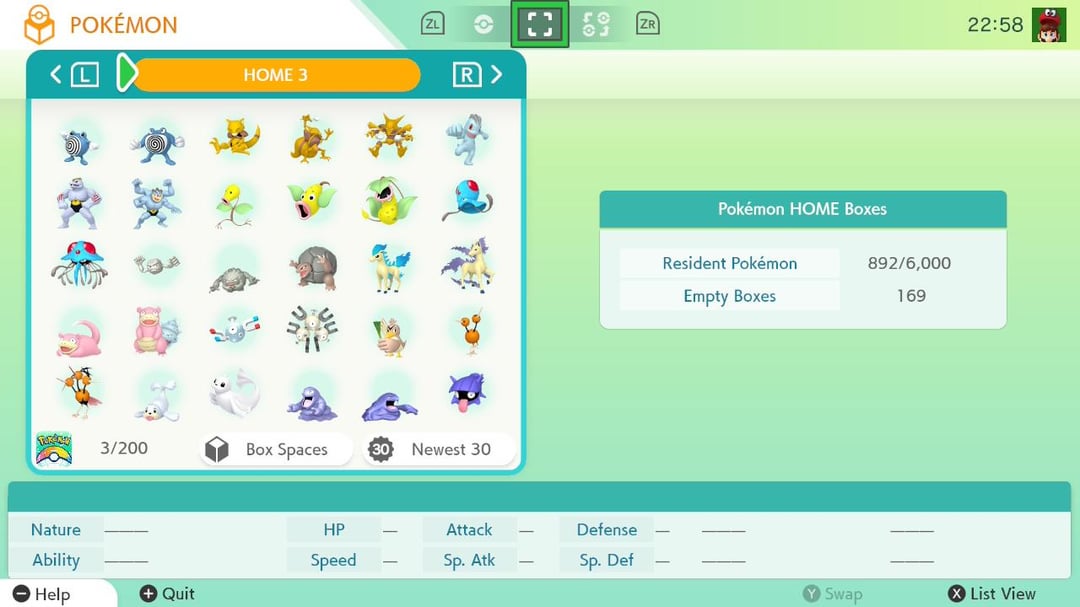Image resolution: width=1080 pixels, height=607 pixels.
Task: Pick the Rapidash slot
Action: [469, 265]
